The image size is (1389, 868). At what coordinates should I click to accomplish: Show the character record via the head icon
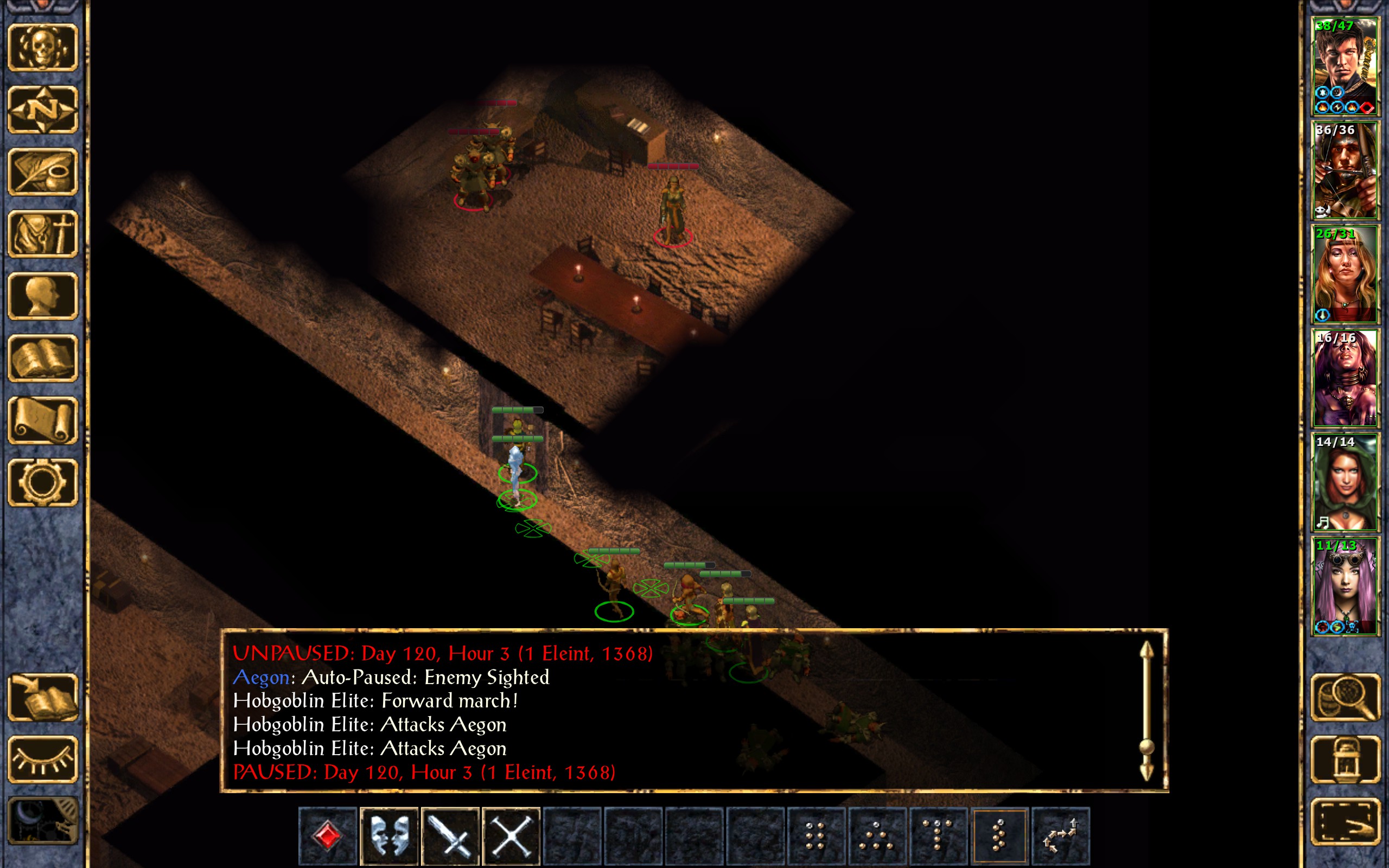42,296
